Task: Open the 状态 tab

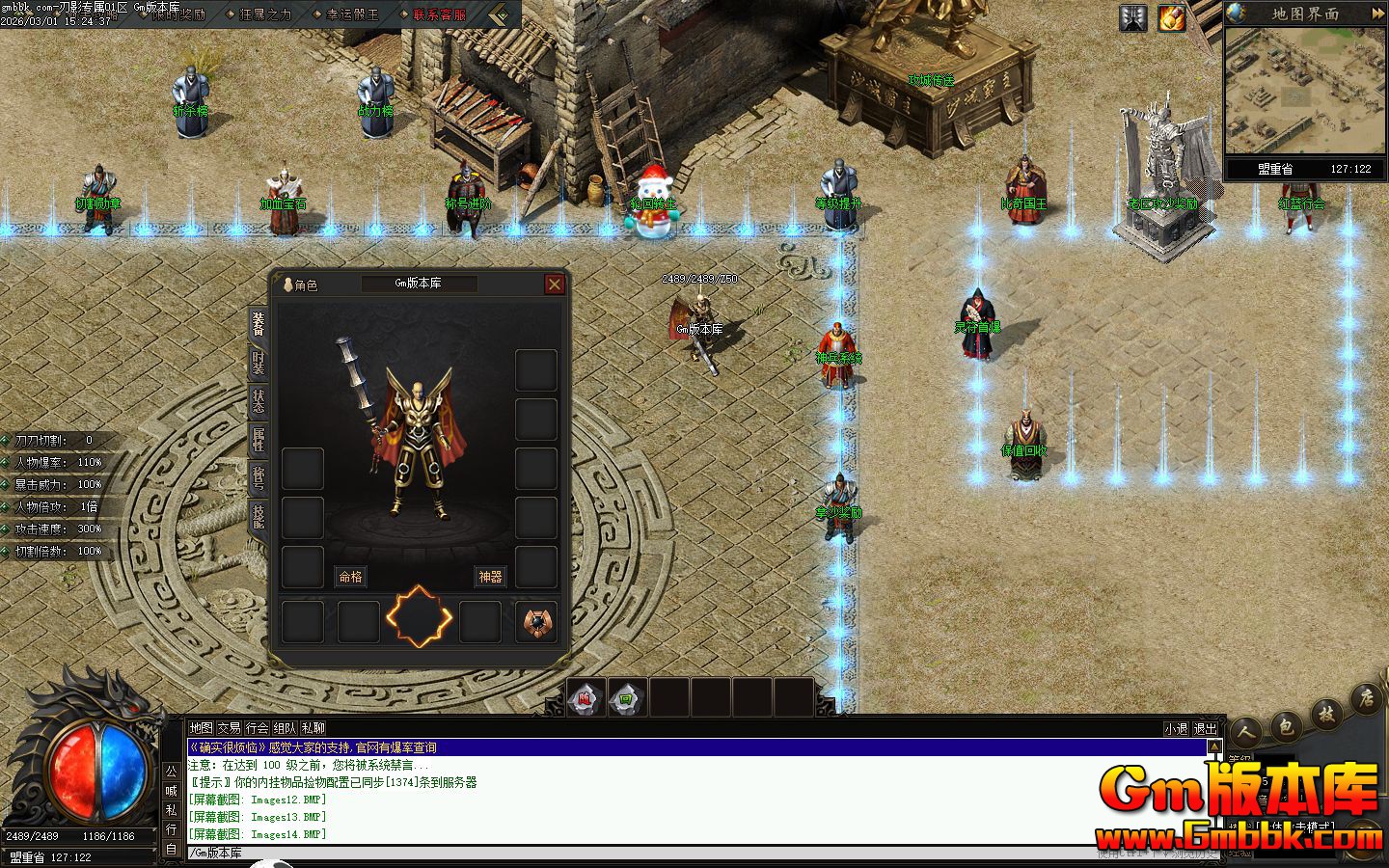Action: click(259, 401)
